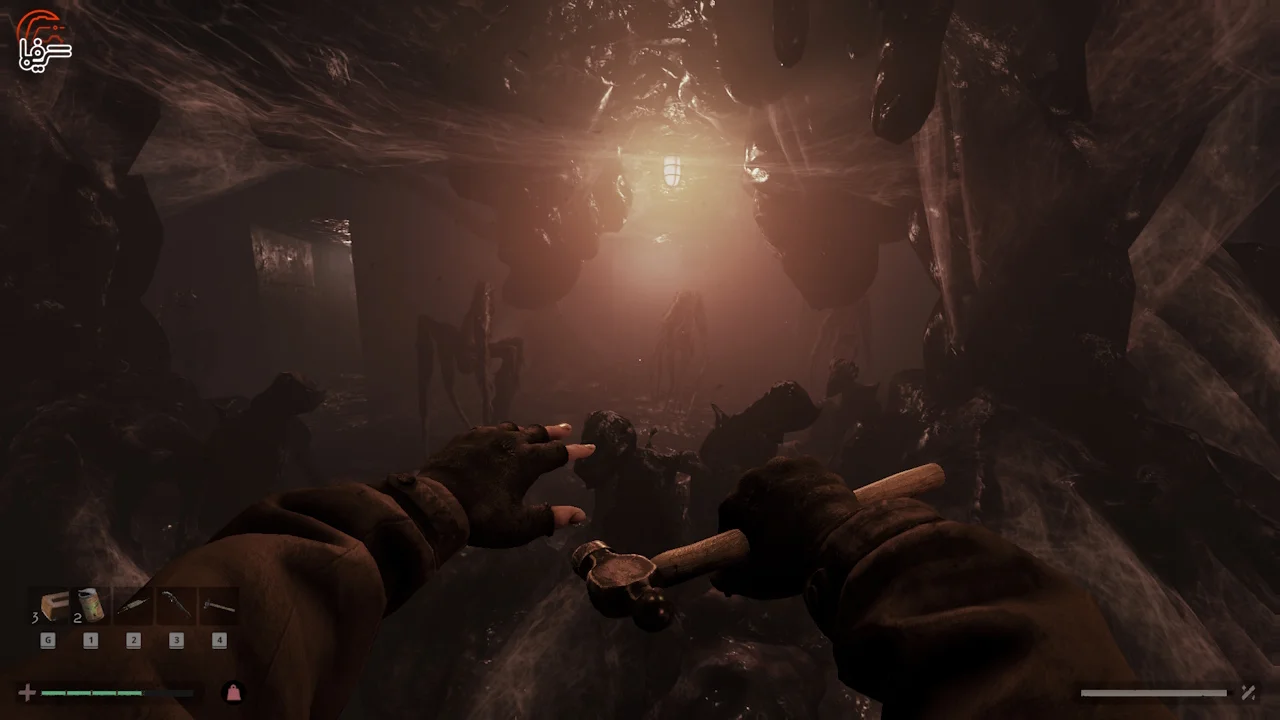
Task: Choose the syringe hotbar slot
Action: pyautogui.click(x=133, y=606)
